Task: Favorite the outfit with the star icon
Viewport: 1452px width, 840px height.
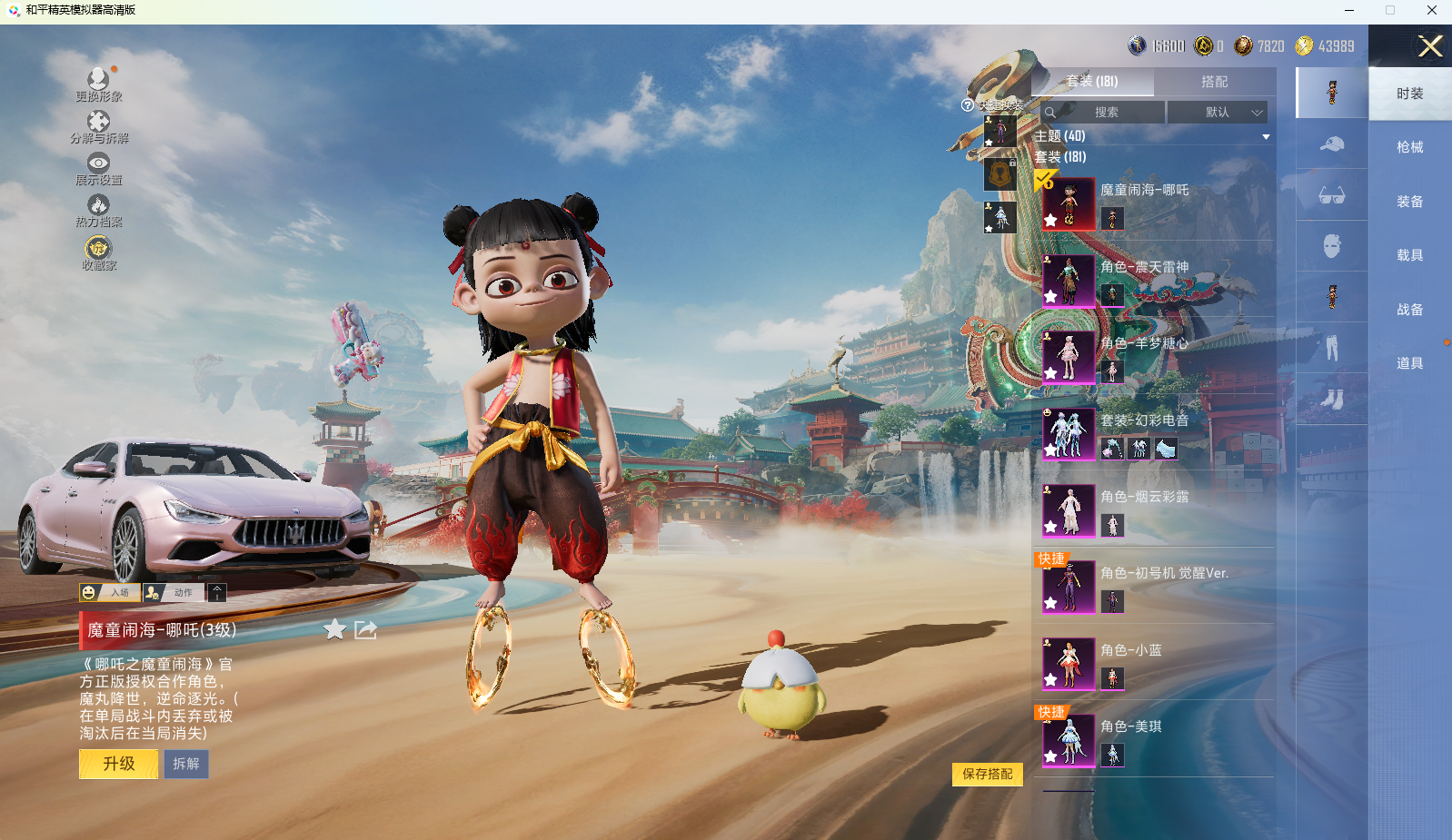Action: [x=335, y=629]
